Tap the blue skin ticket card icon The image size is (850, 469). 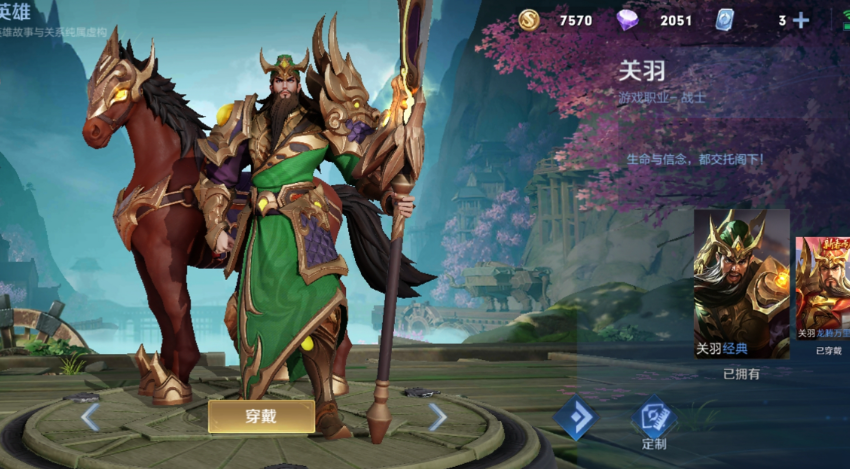(x=725, y=20)
